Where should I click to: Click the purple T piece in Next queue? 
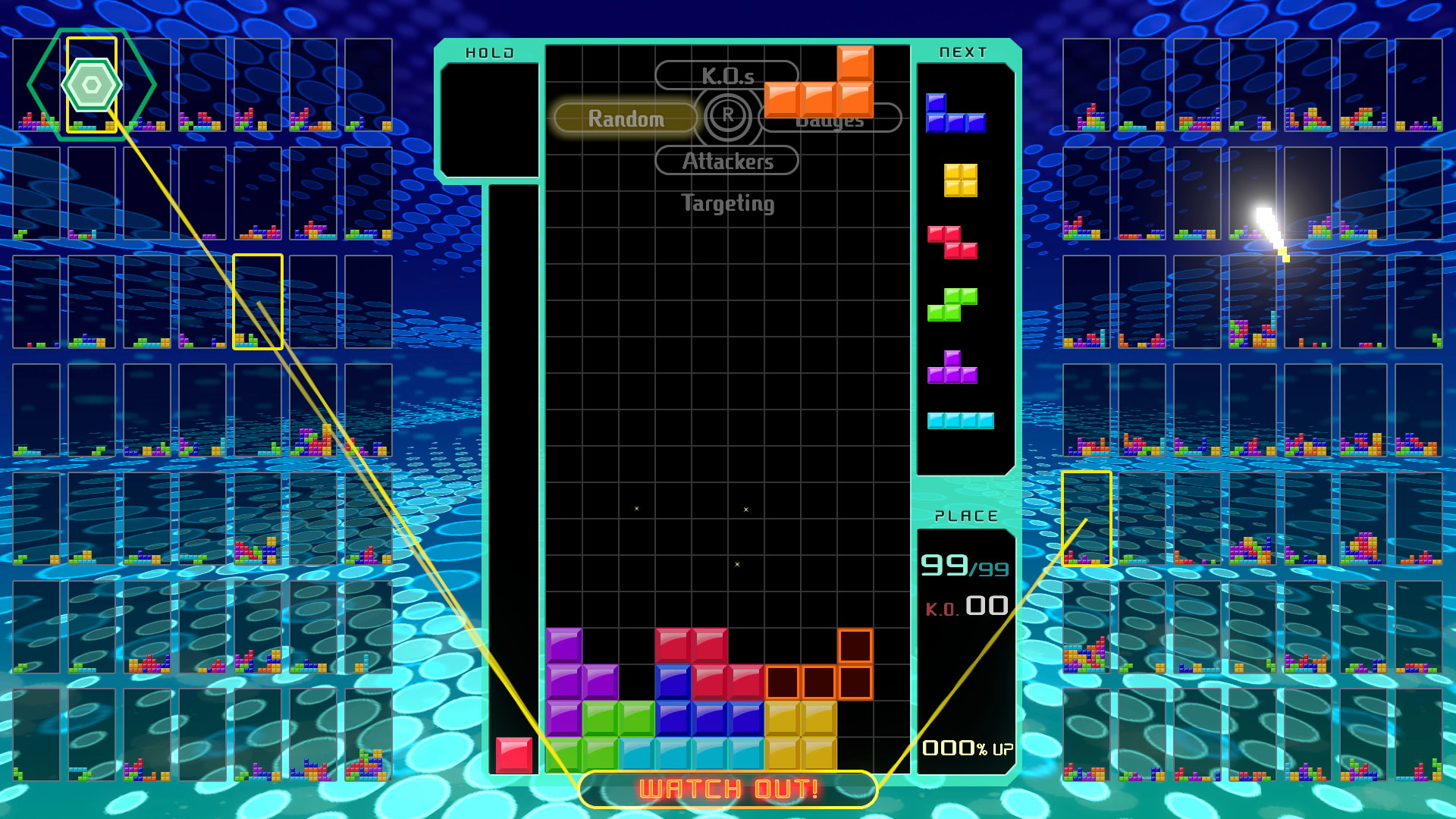pyautogui.click(x=952, y=367)
